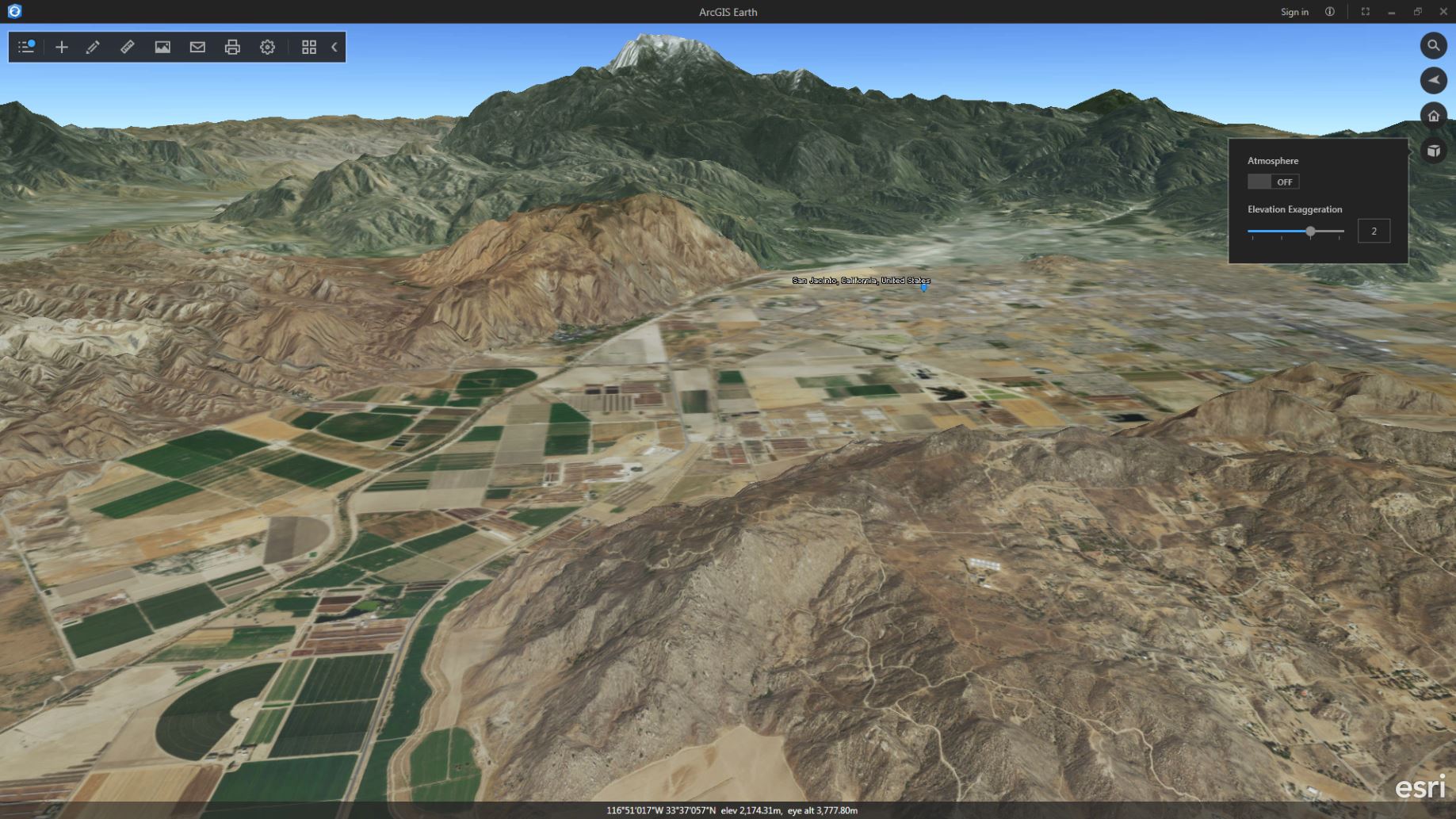Click the save image picture icon
This screenshot has height=819, width=1456.
(x=162, y=47)
